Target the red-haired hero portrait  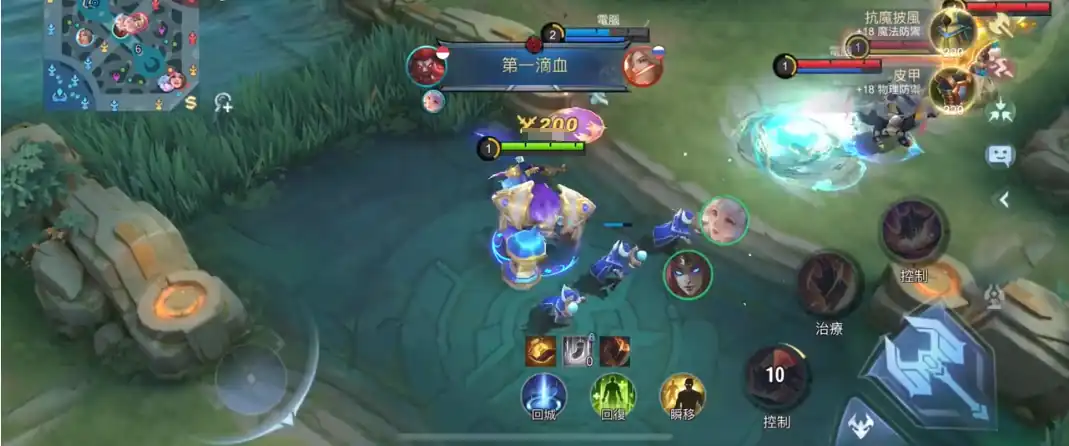688,273
